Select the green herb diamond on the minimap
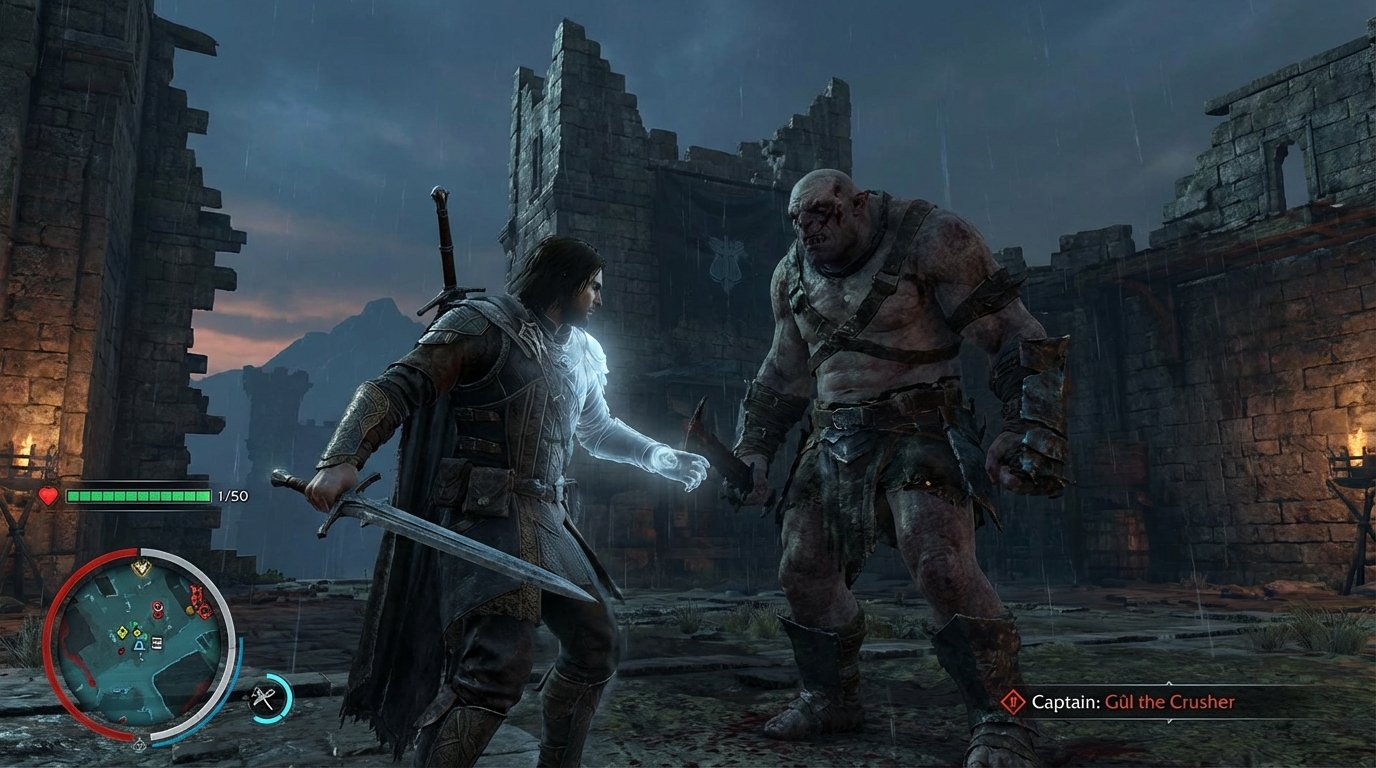The image size is (1376, 768). [132, 624]
